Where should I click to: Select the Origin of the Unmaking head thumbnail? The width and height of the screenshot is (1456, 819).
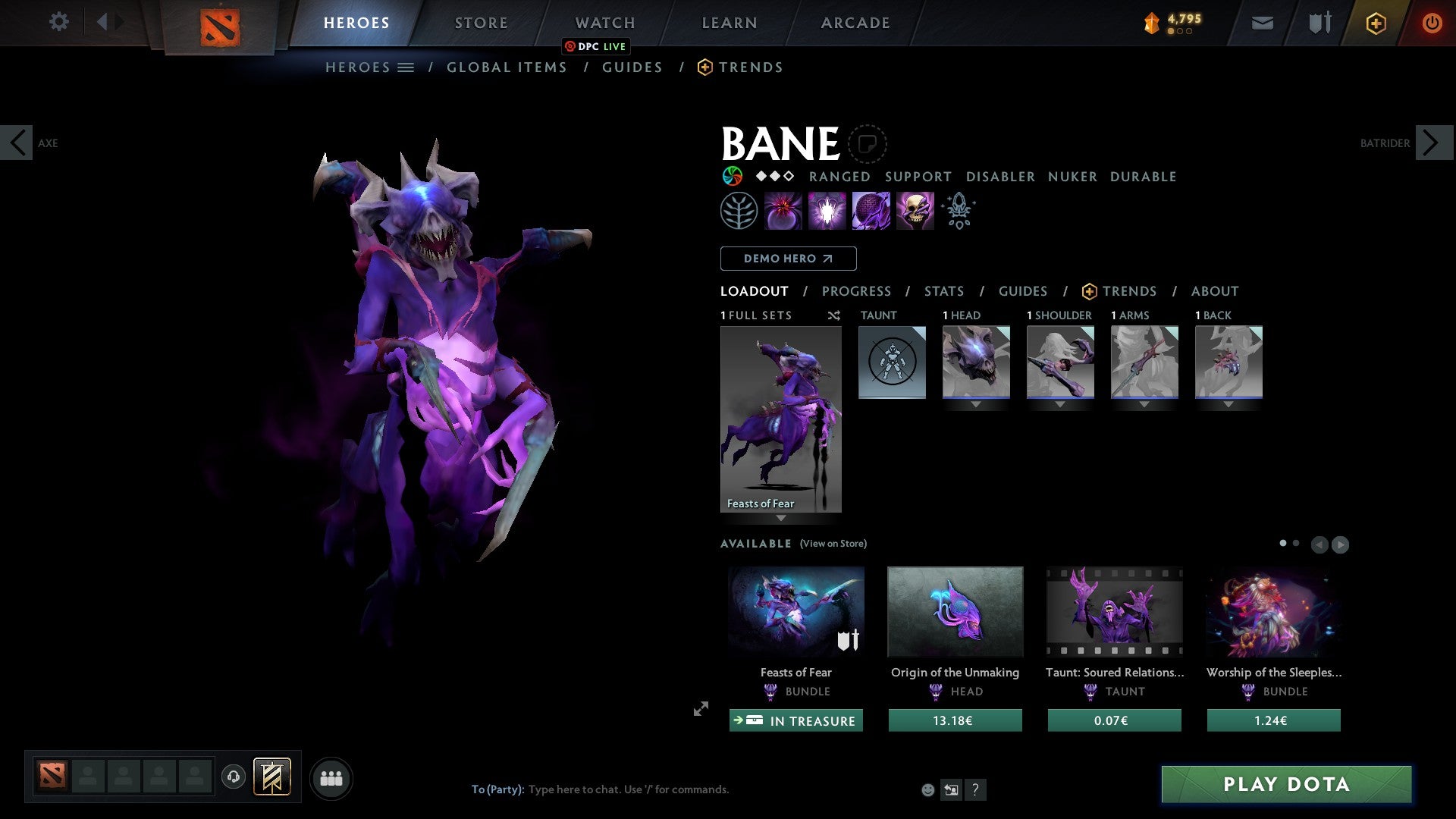[955, 611]
